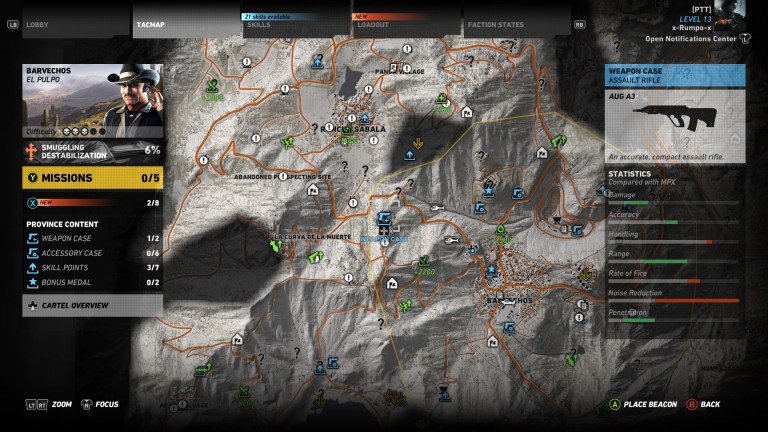This screenshot has height=432, width=768.
Task: Choose the Bonus Medal content row
Action: pos(92,283)
